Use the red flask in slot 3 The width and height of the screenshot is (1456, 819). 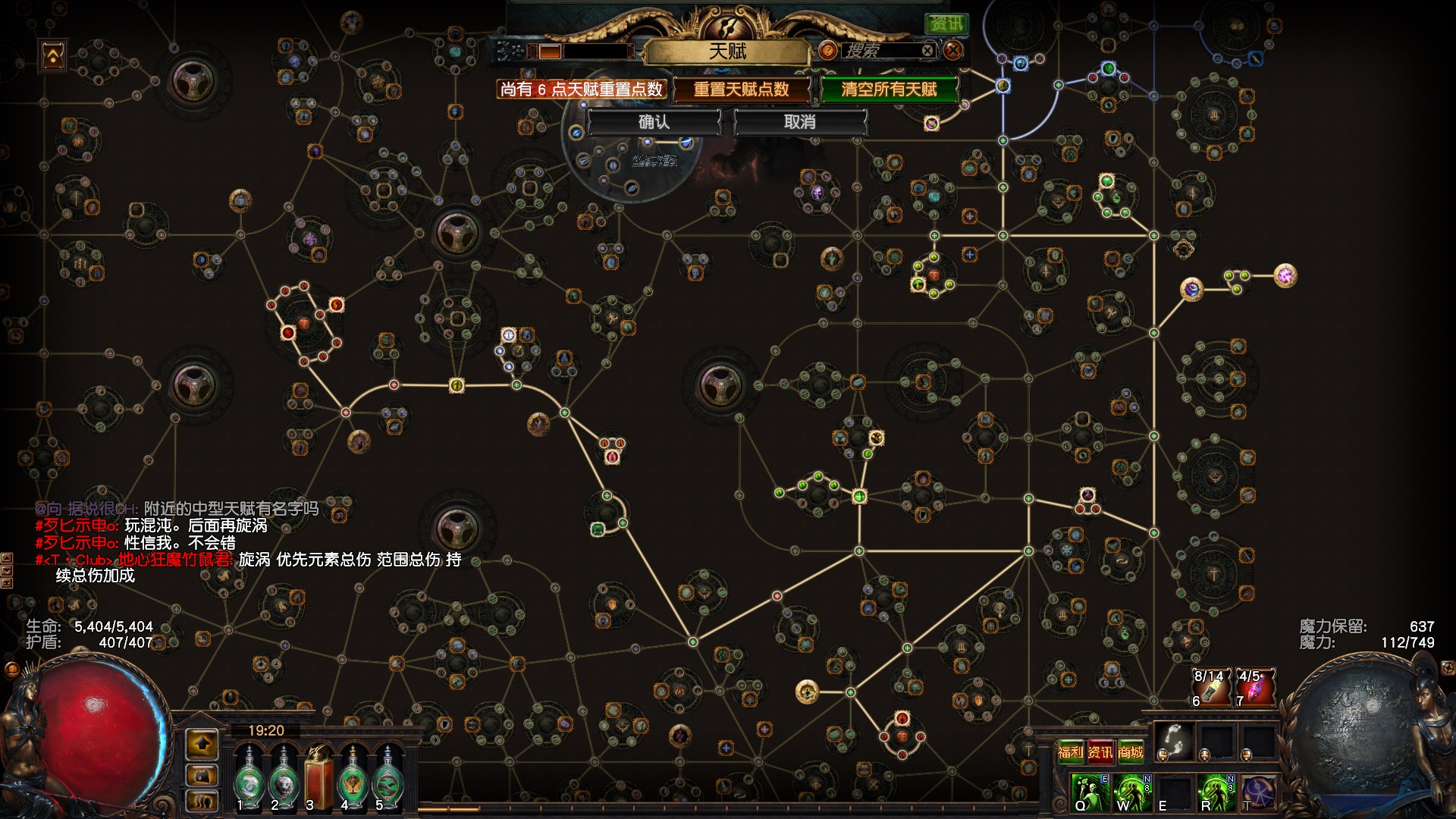point(318,777)
